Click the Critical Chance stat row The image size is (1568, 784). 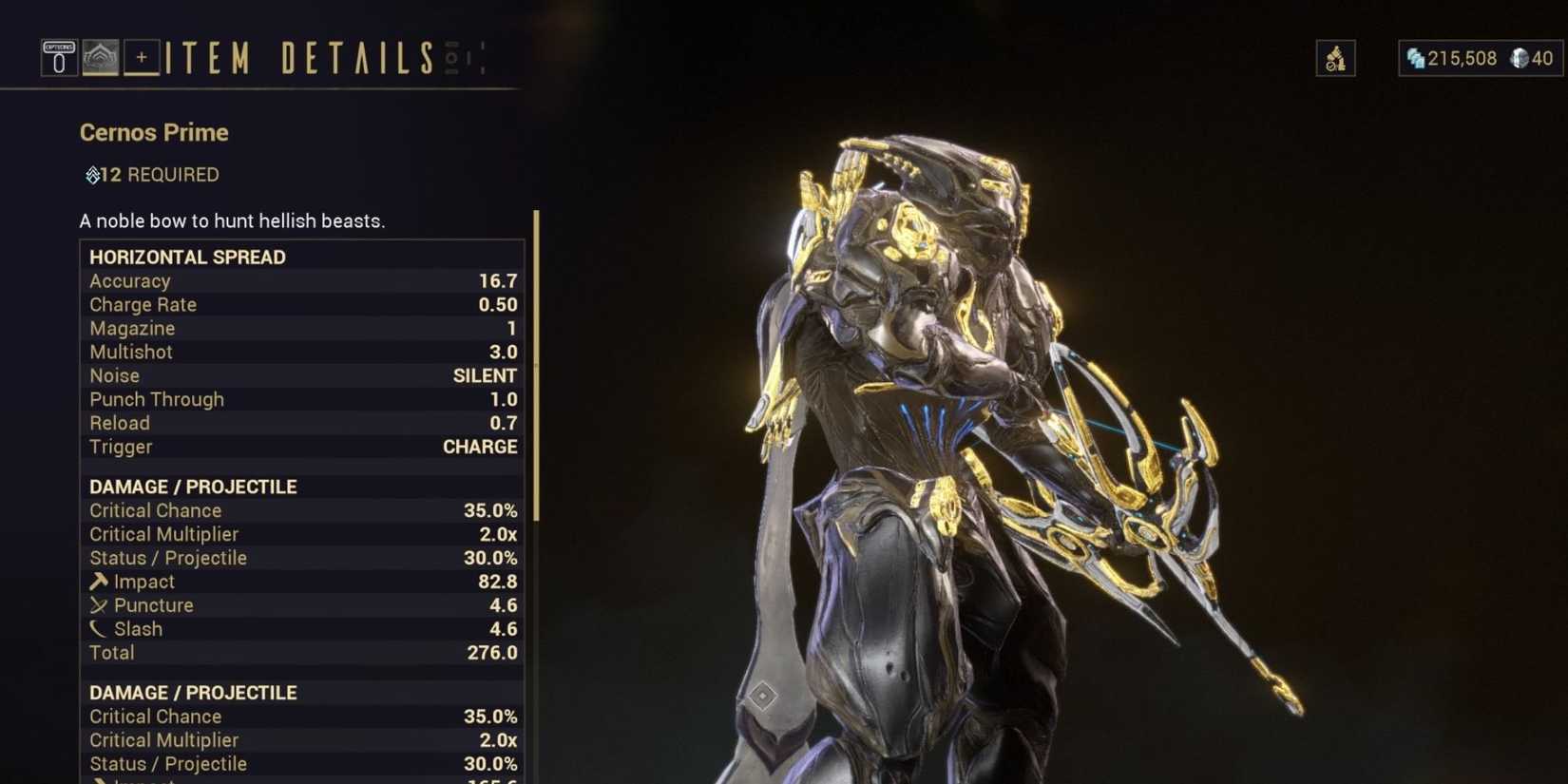point(285,510)
